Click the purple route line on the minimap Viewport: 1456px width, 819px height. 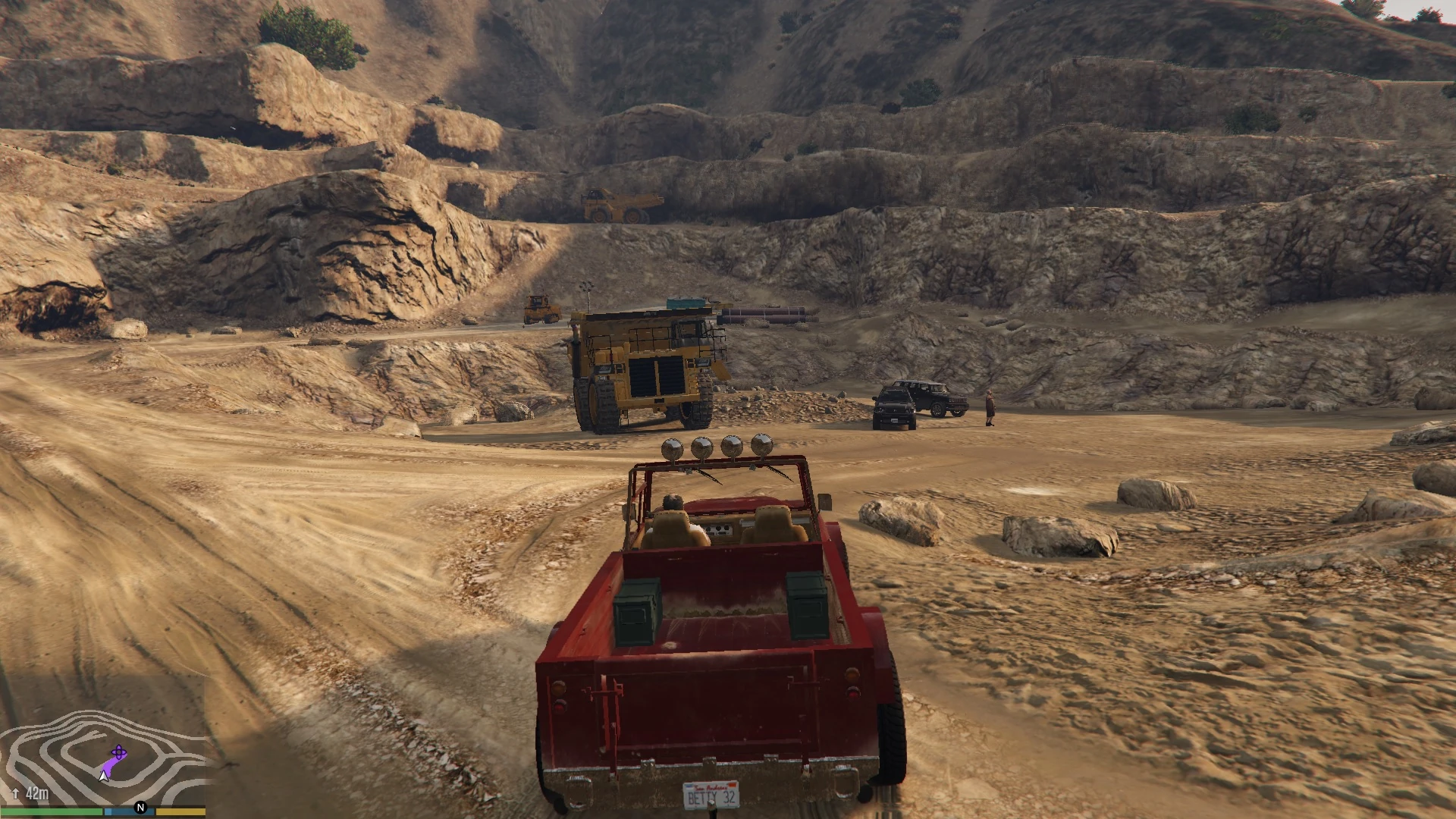point(109,764)
